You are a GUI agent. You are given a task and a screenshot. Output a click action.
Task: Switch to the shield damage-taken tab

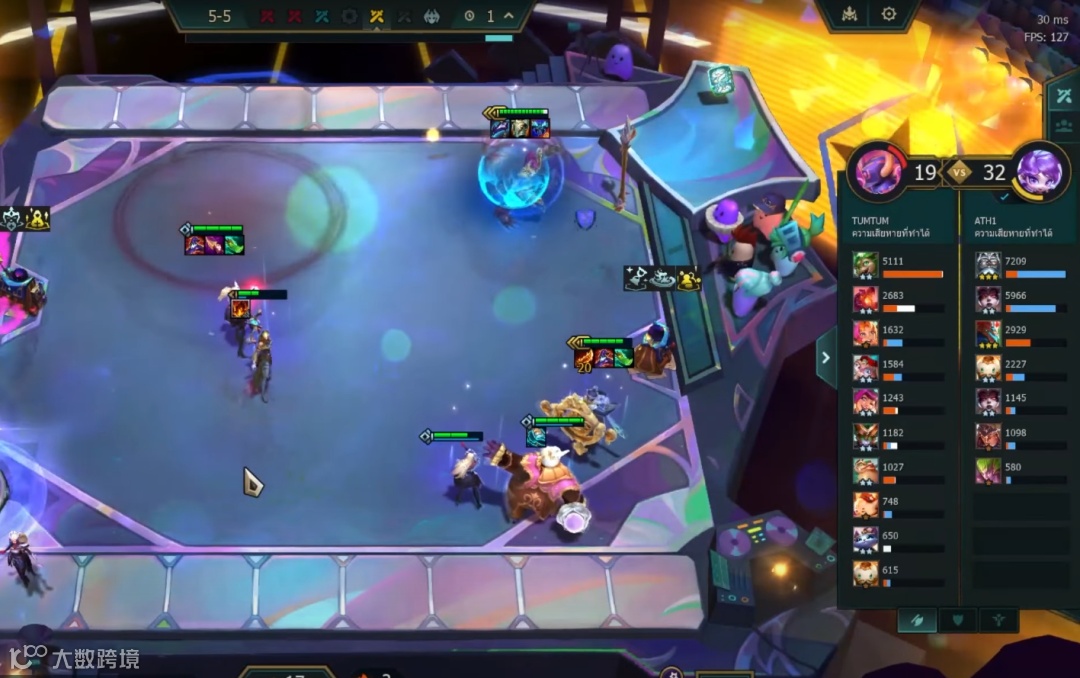[x=957, y=620]
